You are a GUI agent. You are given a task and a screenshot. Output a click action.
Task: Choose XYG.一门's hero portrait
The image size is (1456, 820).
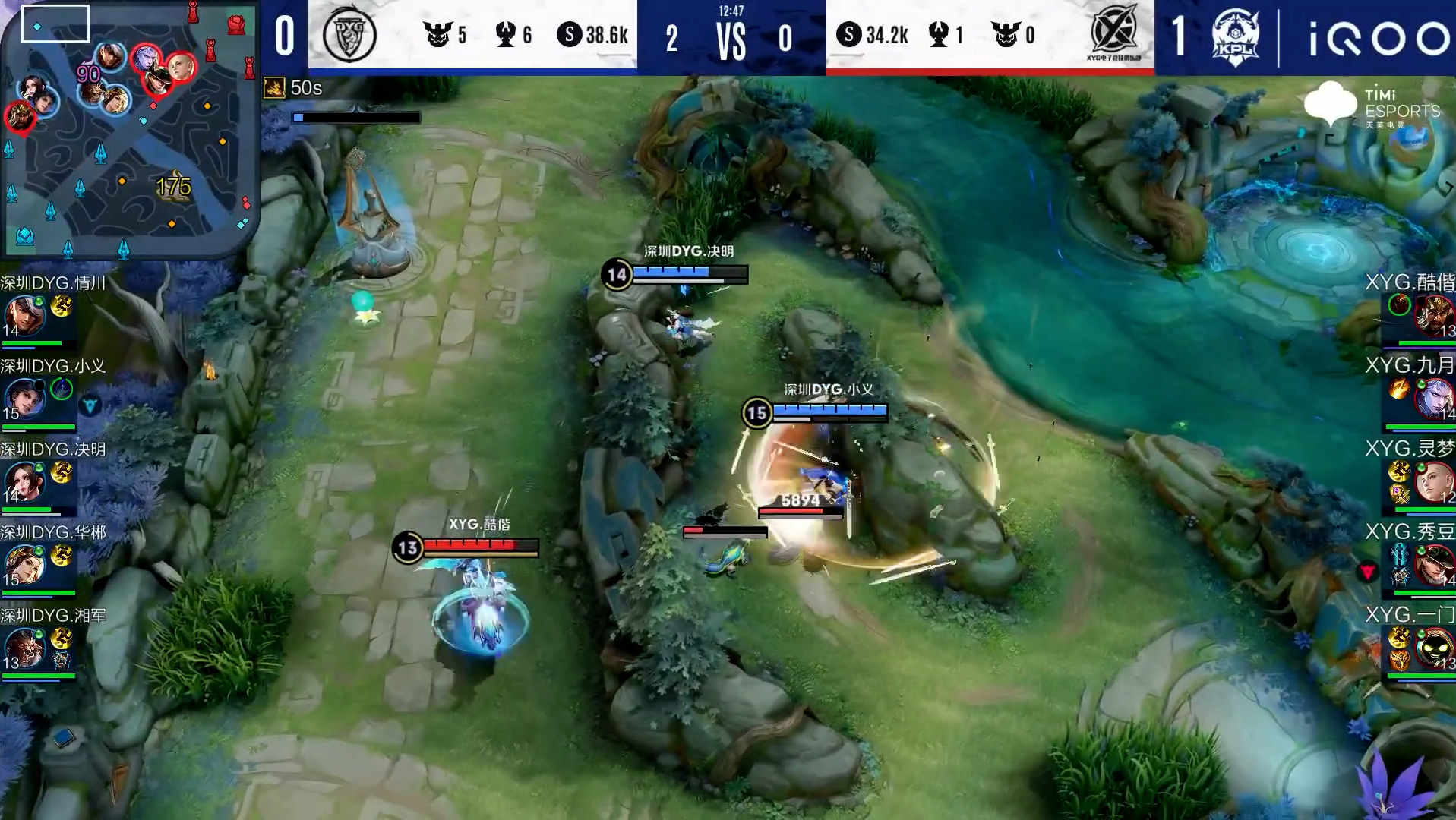point(1433,648)
